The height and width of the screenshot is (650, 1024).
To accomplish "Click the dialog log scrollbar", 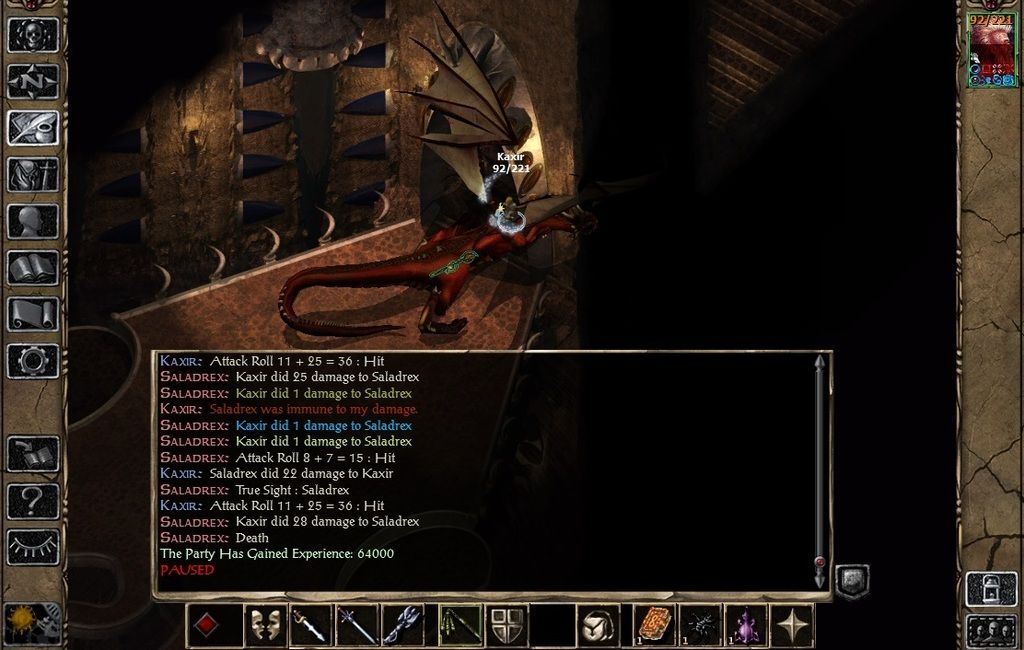I will (x=820, y=470).
